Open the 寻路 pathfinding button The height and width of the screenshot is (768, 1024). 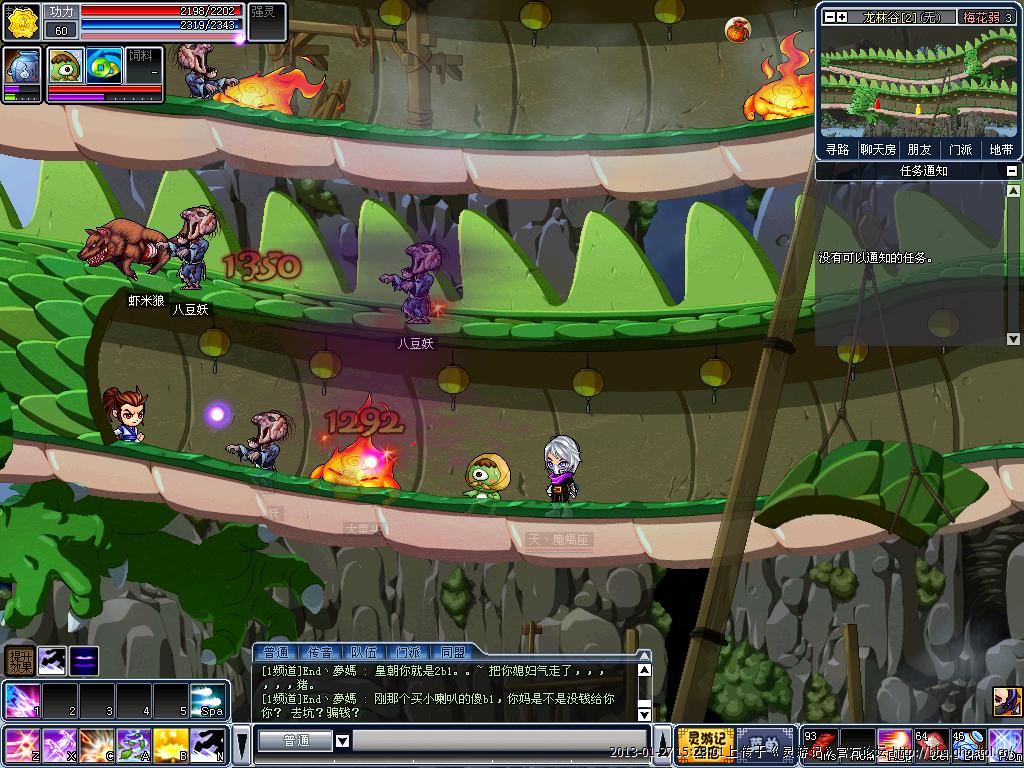click(837, 149)
